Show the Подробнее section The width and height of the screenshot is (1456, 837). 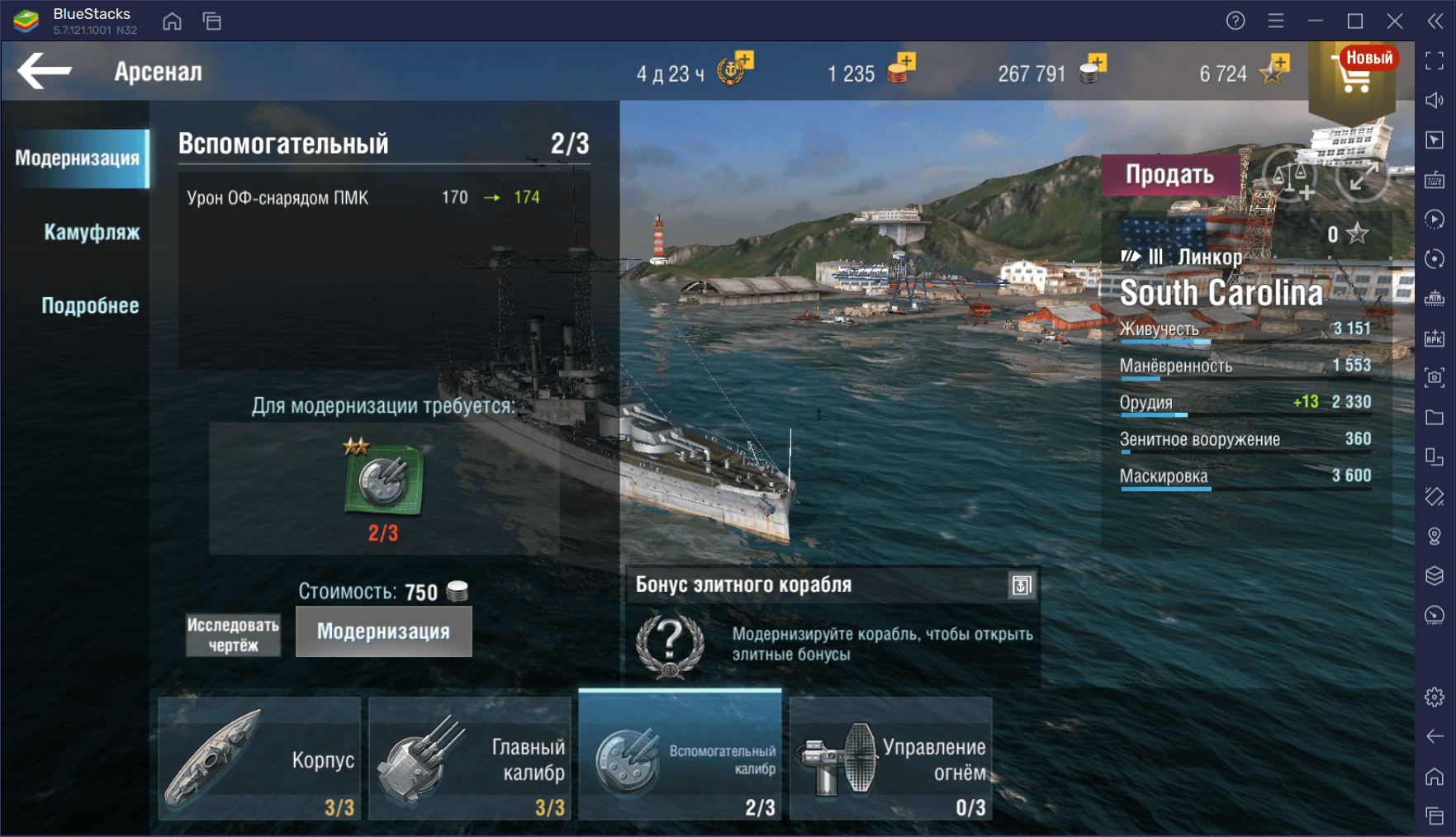(90, 305)
